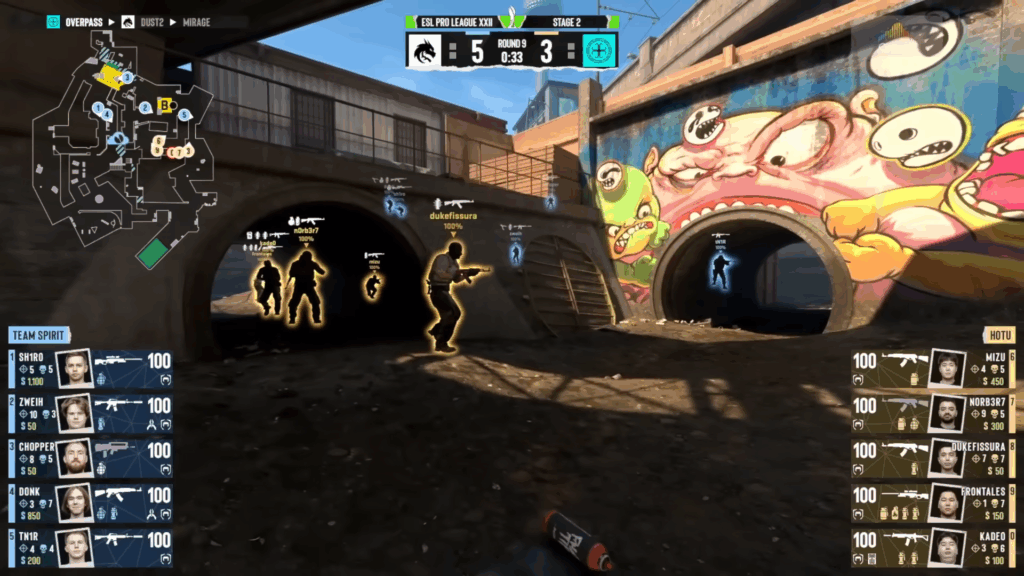Choose ZWEIH in the Team Spirit list
This screenshot has width=1024, height=576.
[x=90, y=412]
